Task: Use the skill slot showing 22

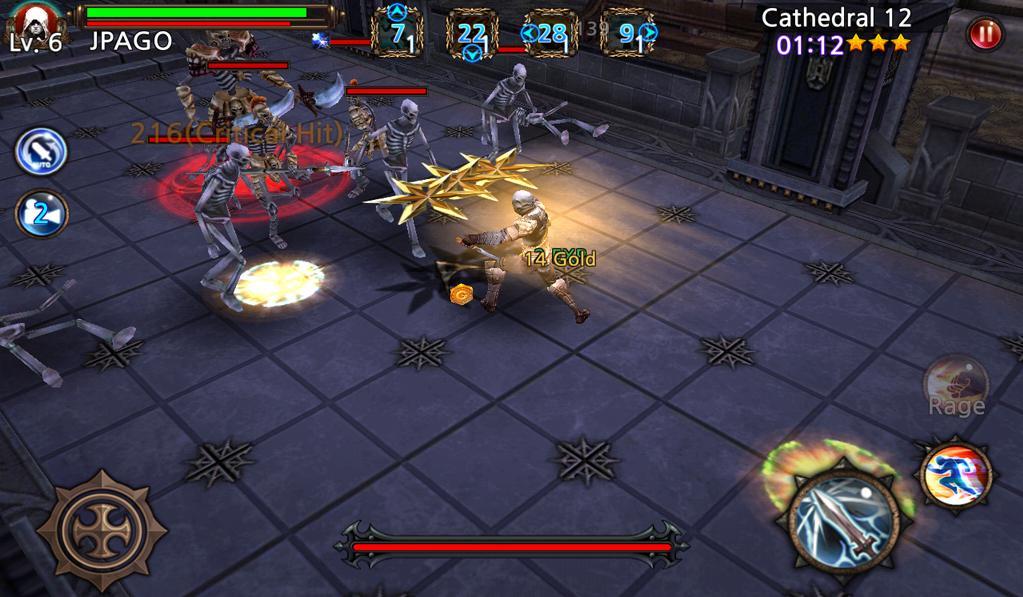Action: (x=472, y=33)
